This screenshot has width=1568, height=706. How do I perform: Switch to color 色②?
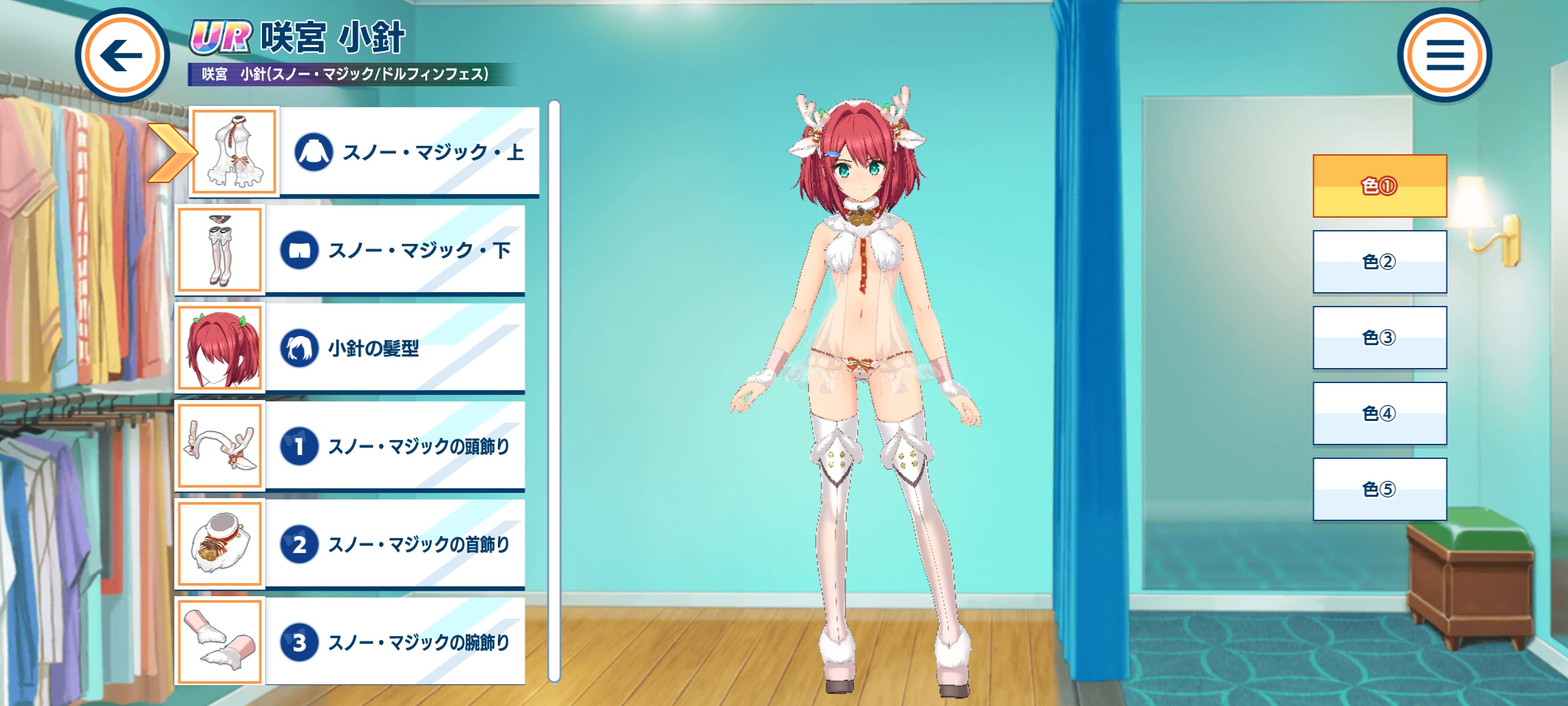point(1379,261)
